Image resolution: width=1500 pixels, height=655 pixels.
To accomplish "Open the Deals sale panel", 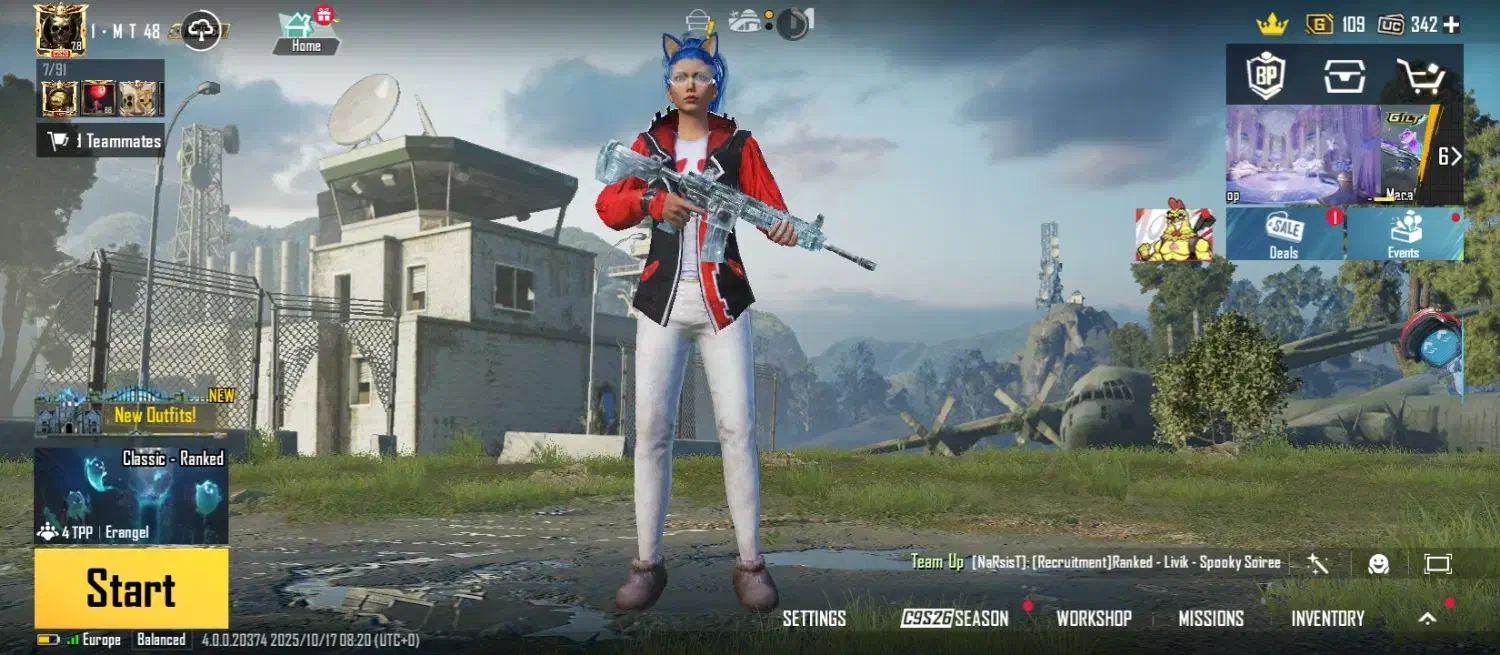I will tap(1285, 235).
